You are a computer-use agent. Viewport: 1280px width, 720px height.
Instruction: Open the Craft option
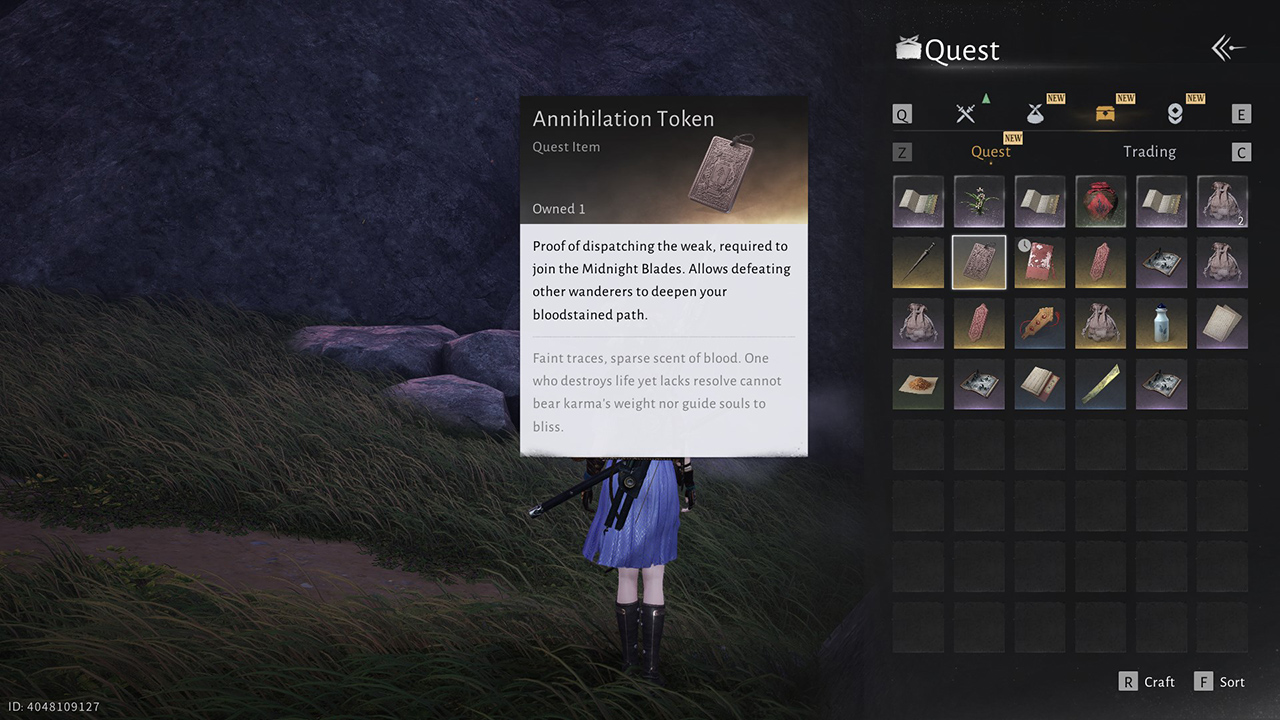tap(1147, 682)
